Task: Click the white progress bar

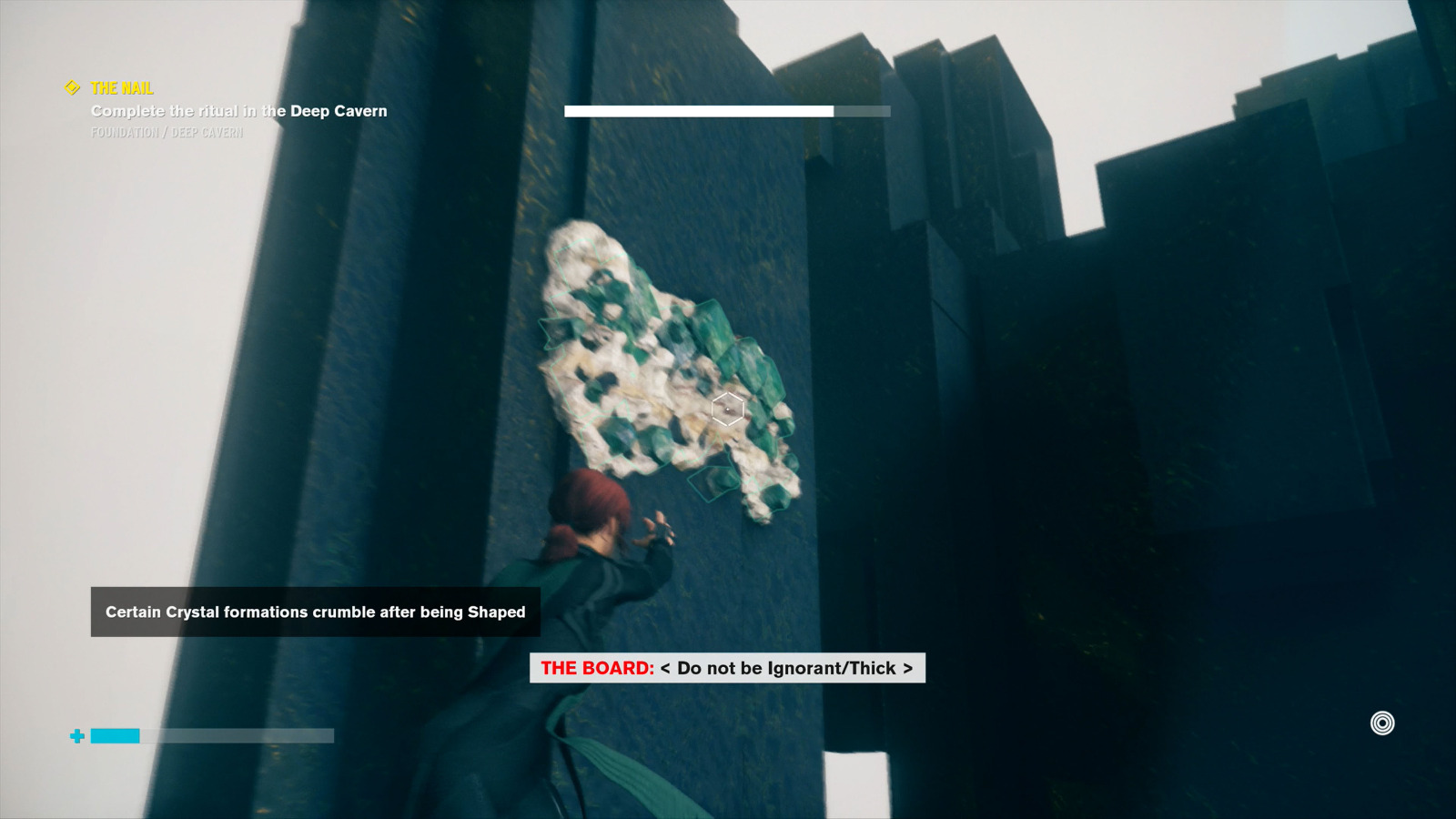Action: (699, 111)
